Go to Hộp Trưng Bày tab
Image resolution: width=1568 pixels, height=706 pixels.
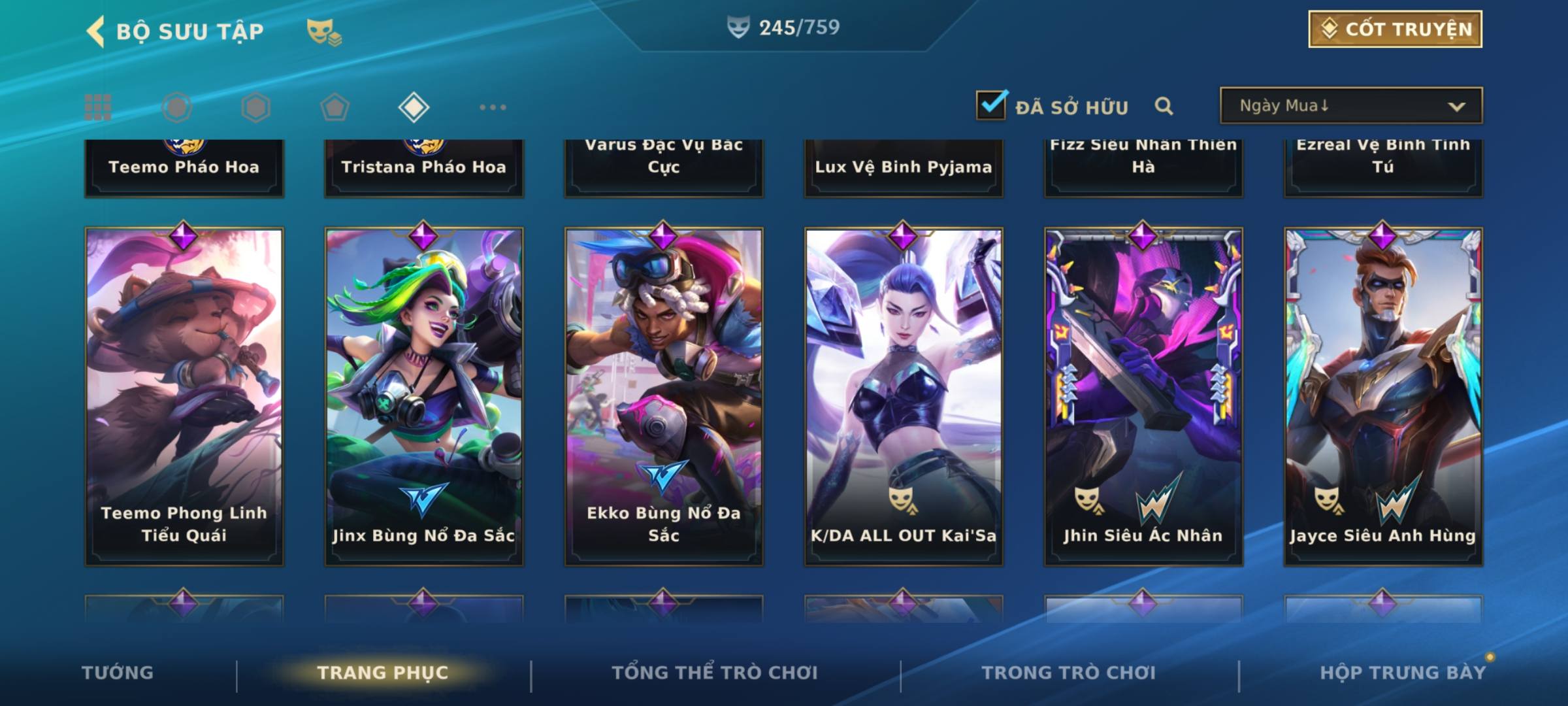point(1403,673)
